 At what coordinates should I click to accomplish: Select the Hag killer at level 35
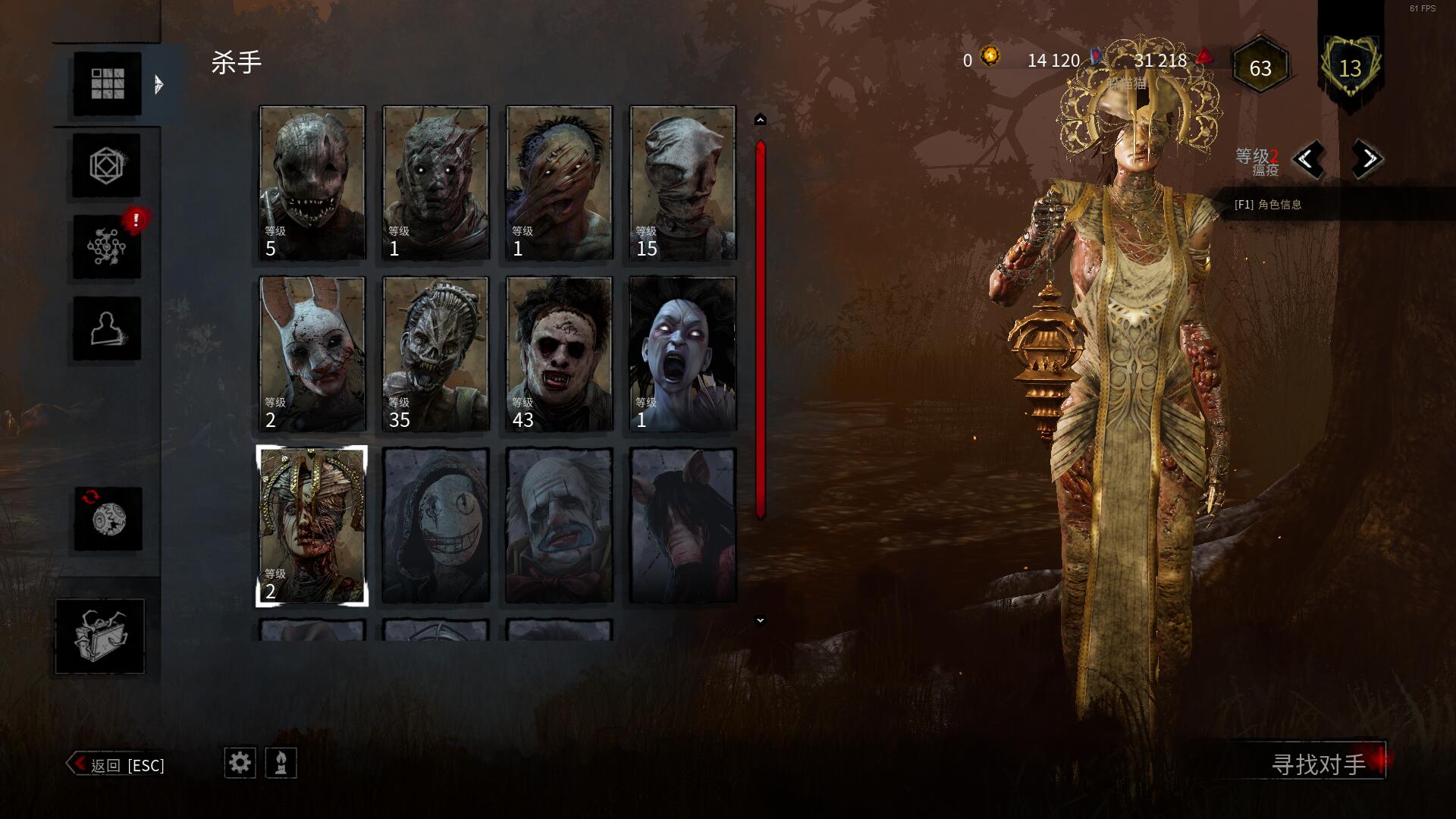click(x=435, y=354)
